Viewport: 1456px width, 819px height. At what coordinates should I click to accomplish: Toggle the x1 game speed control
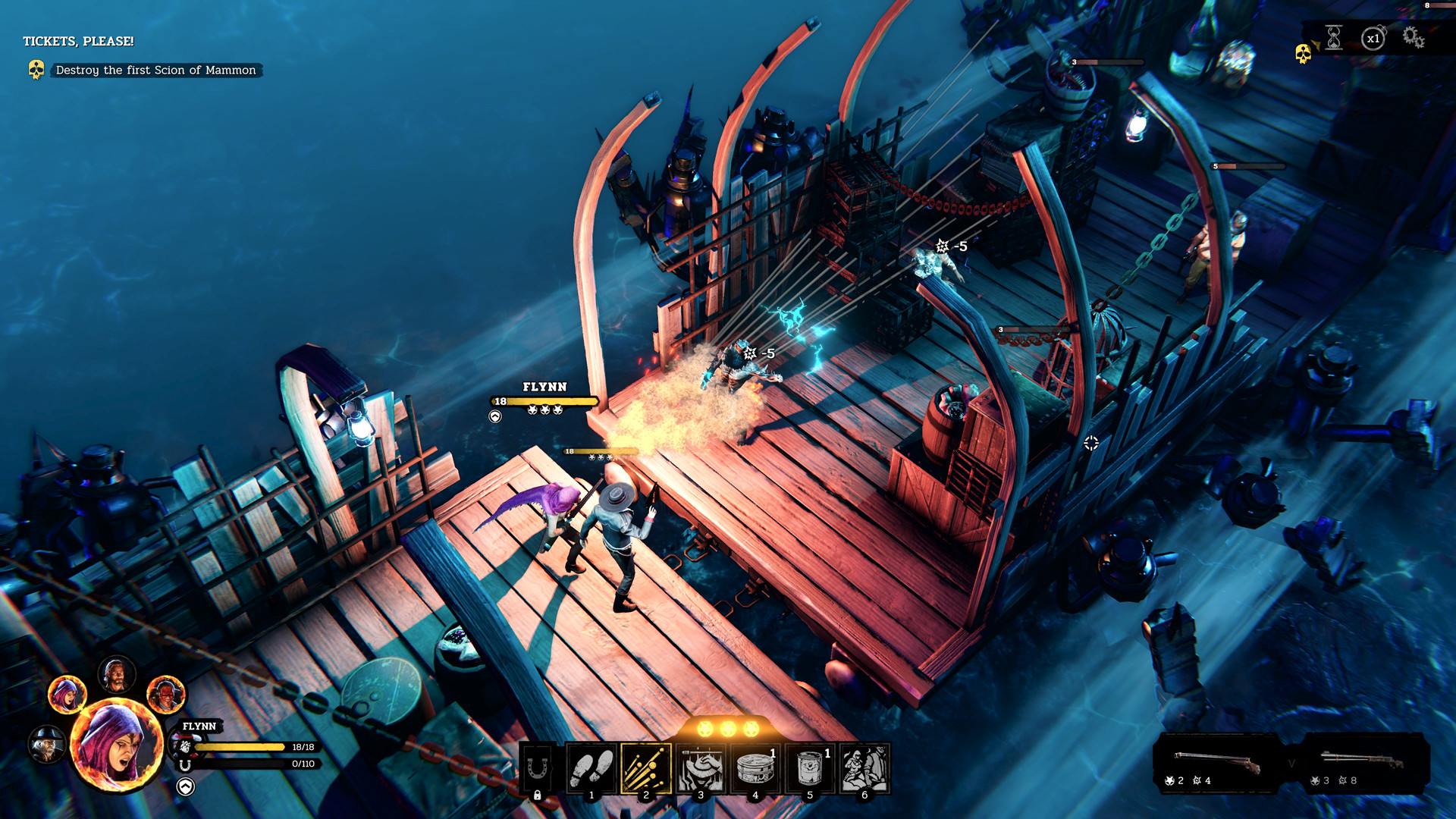pyautogui.click(x=1373, y=36)
